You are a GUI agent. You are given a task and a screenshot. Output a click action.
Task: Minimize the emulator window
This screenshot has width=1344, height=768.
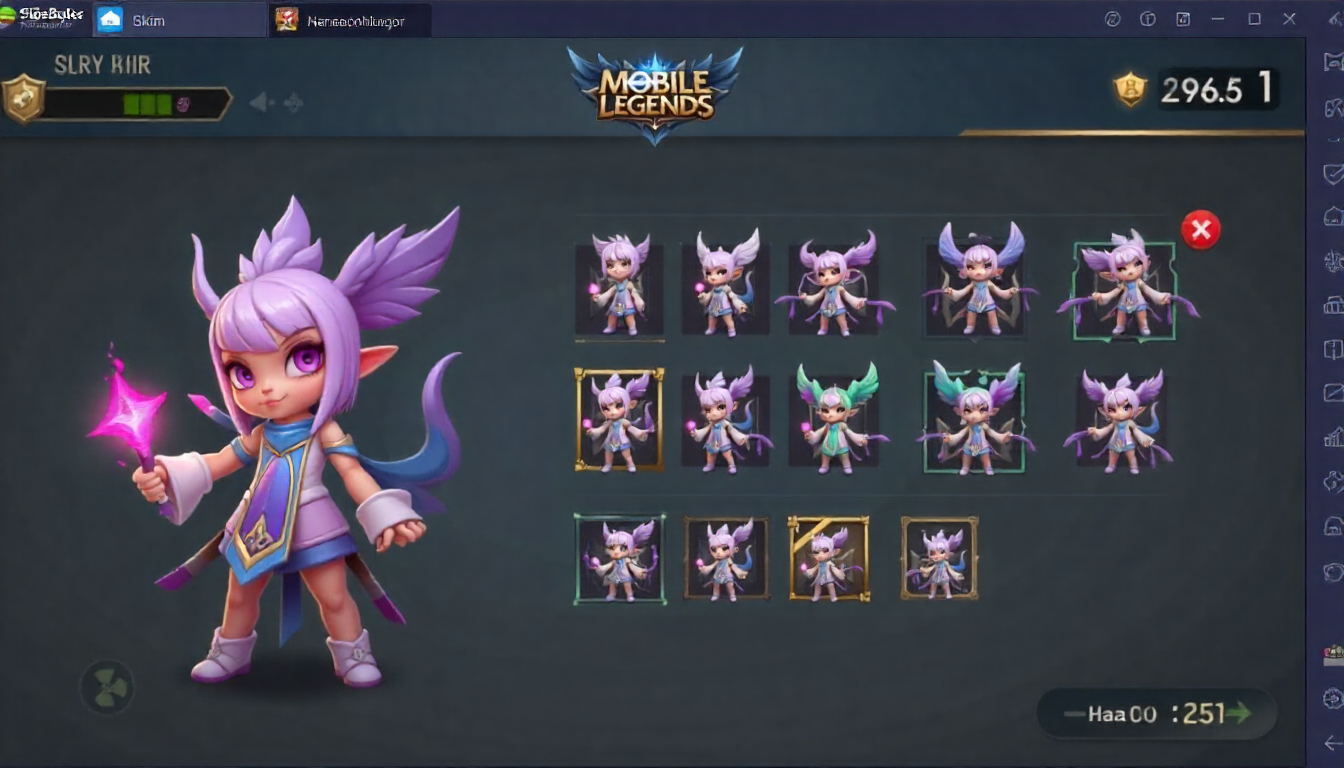point(1219,19)
